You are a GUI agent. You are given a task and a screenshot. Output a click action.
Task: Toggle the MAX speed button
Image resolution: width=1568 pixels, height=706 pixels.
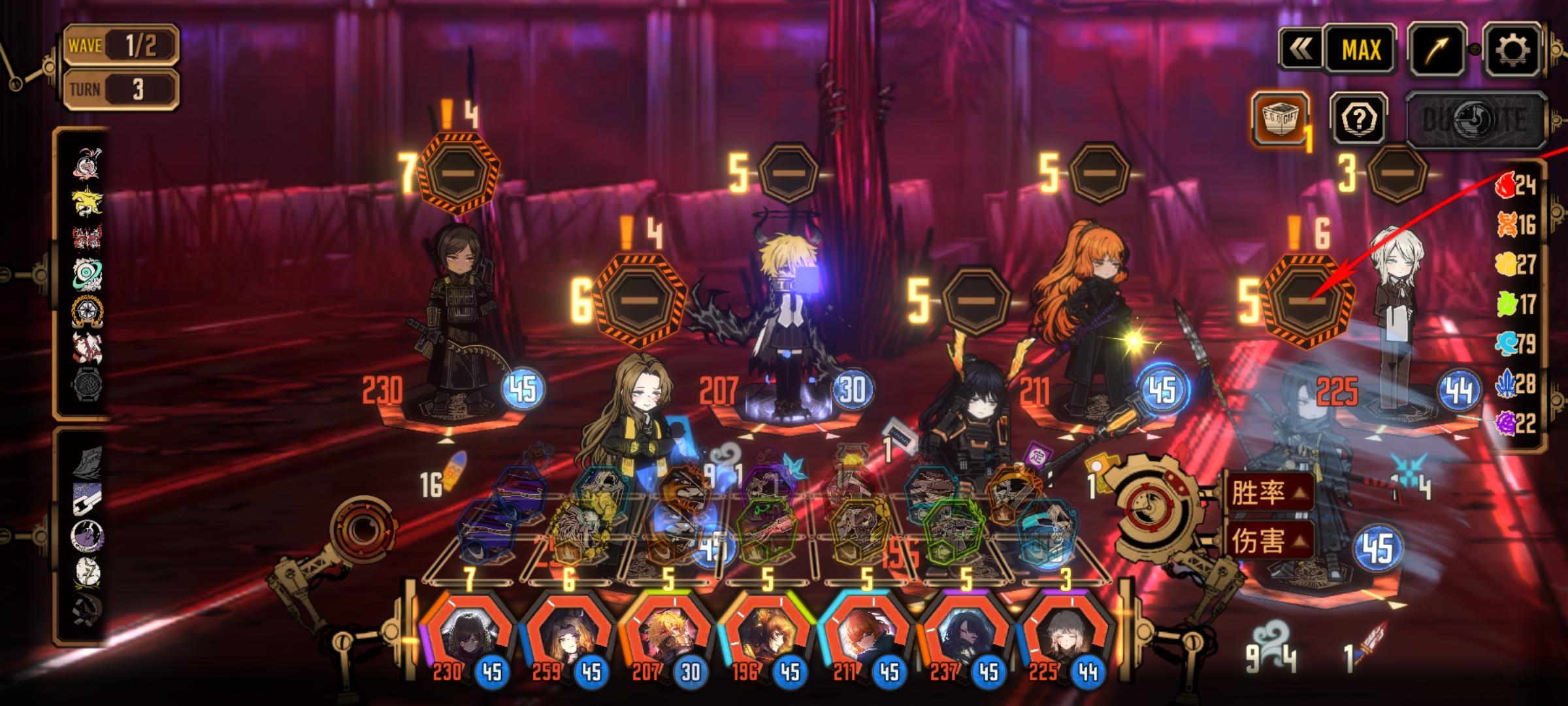click(x=1361, y=50)
